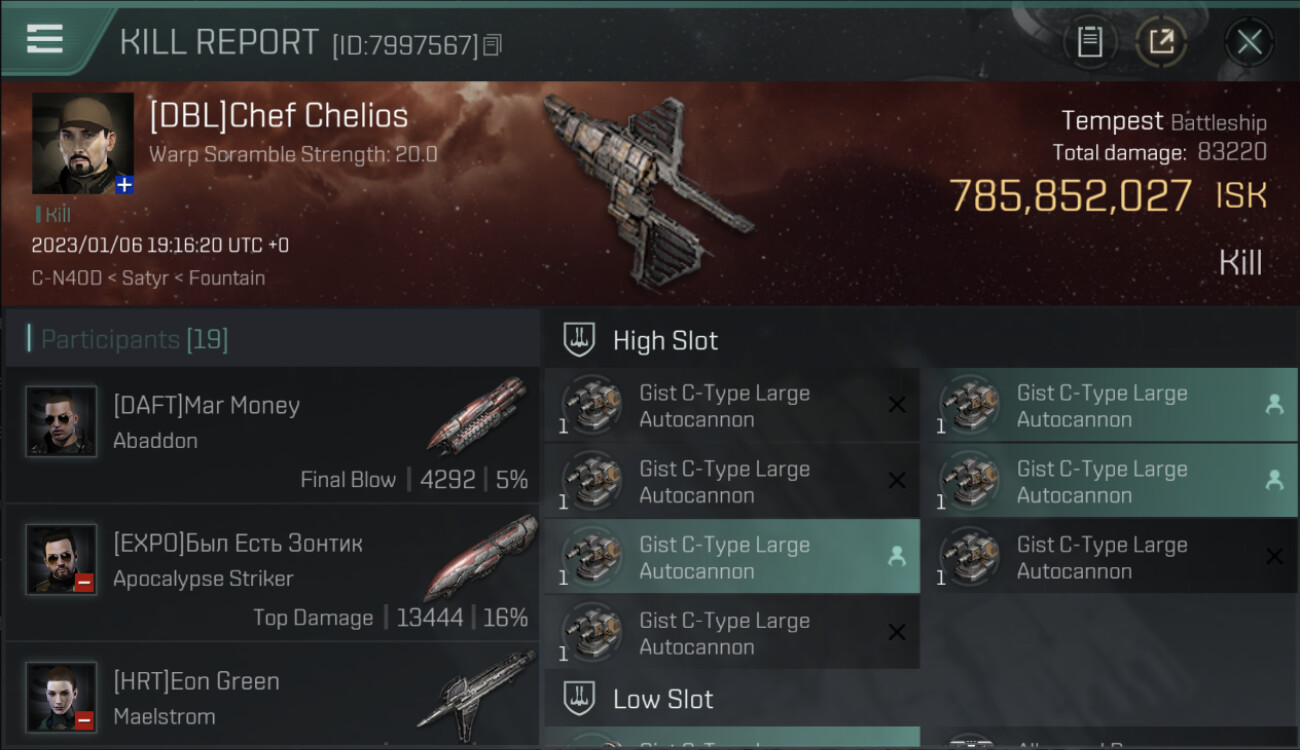Open the hamburger menu button
This screenshot has height=750, width=1300.
coord(45,39)
